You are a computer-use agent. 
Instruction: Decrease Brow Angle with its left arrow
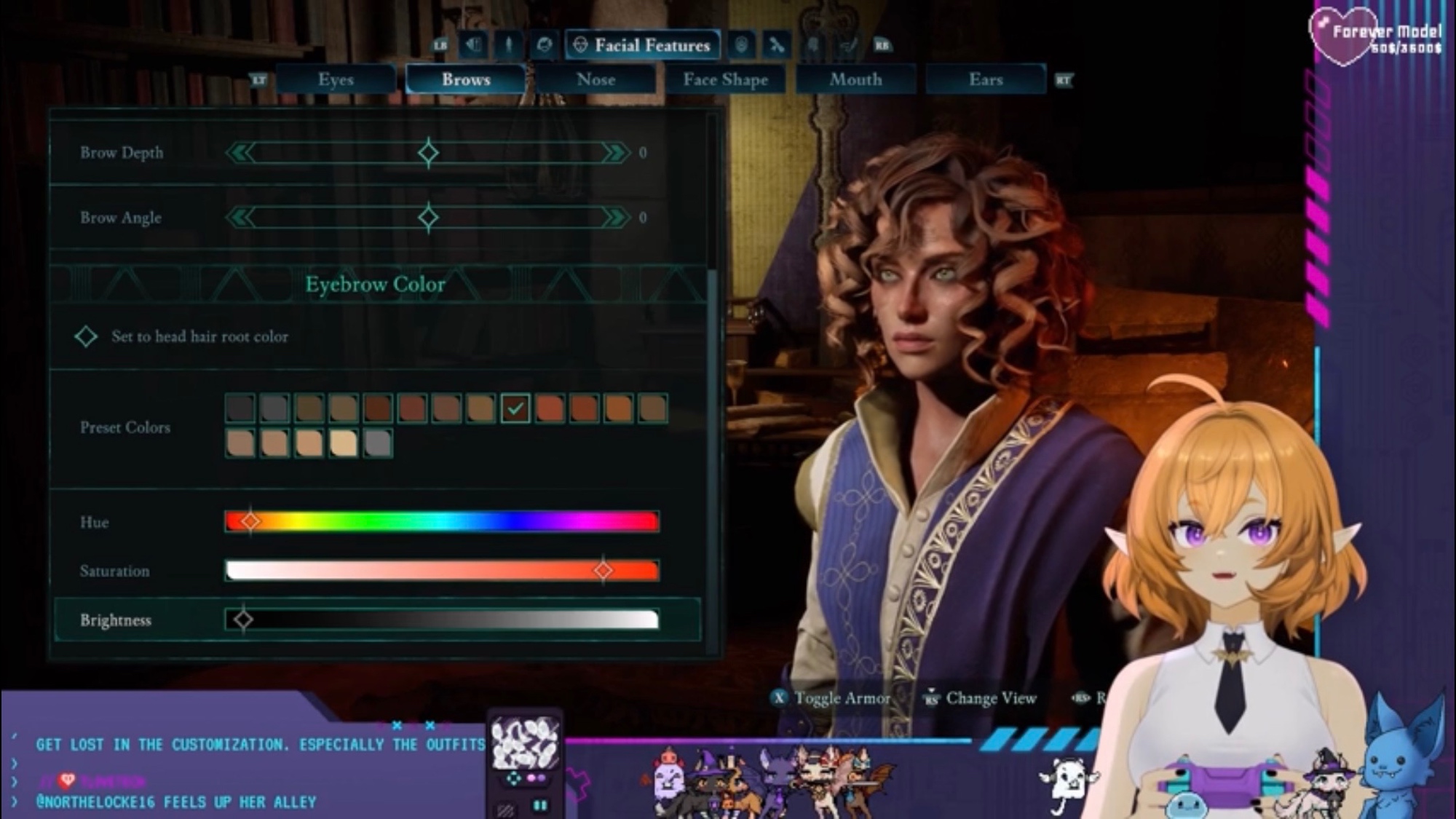pos(241,217)
